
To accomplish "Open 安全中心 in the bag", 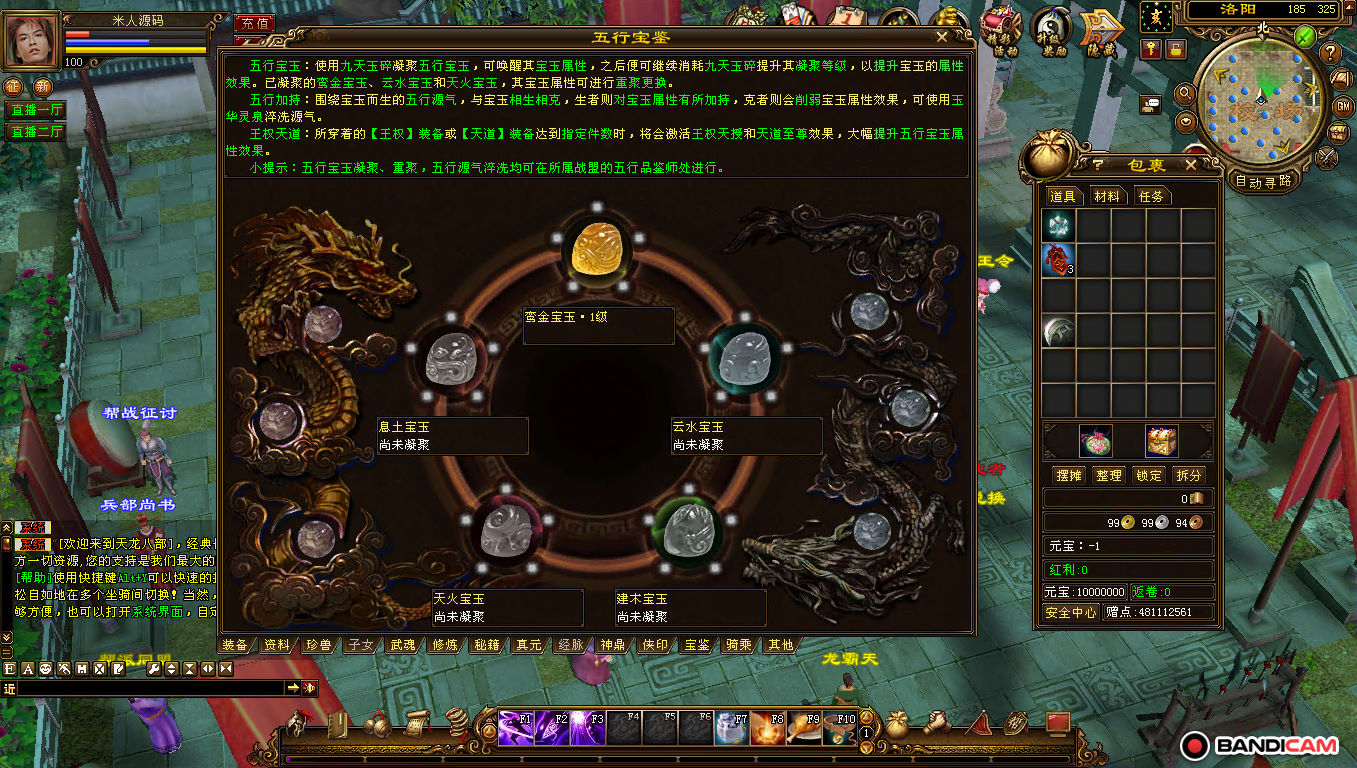I will [x=1070, y=612].
